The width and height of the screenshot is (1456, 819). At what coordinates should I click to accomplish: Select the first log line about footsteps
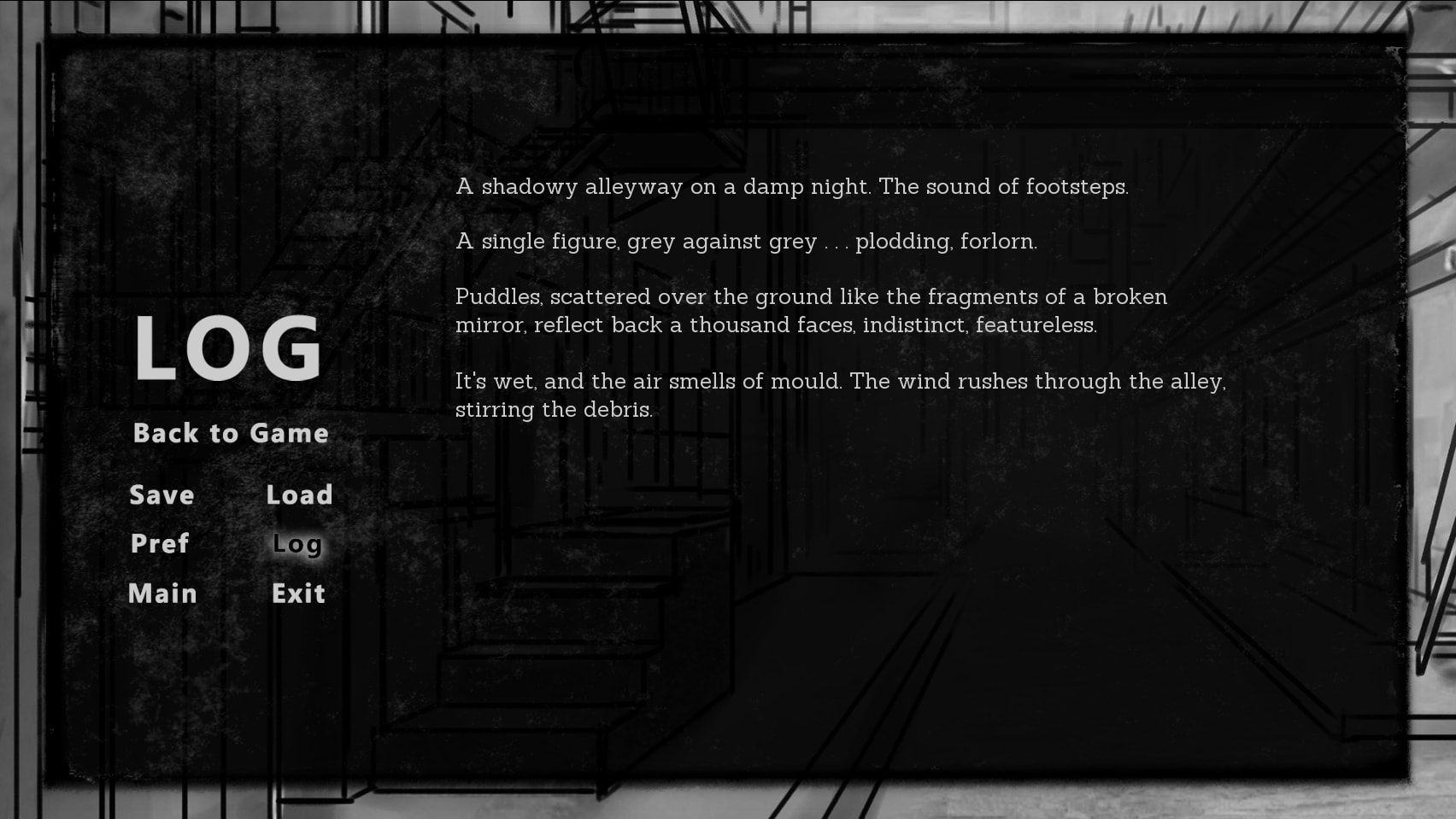tap(793, 186)
